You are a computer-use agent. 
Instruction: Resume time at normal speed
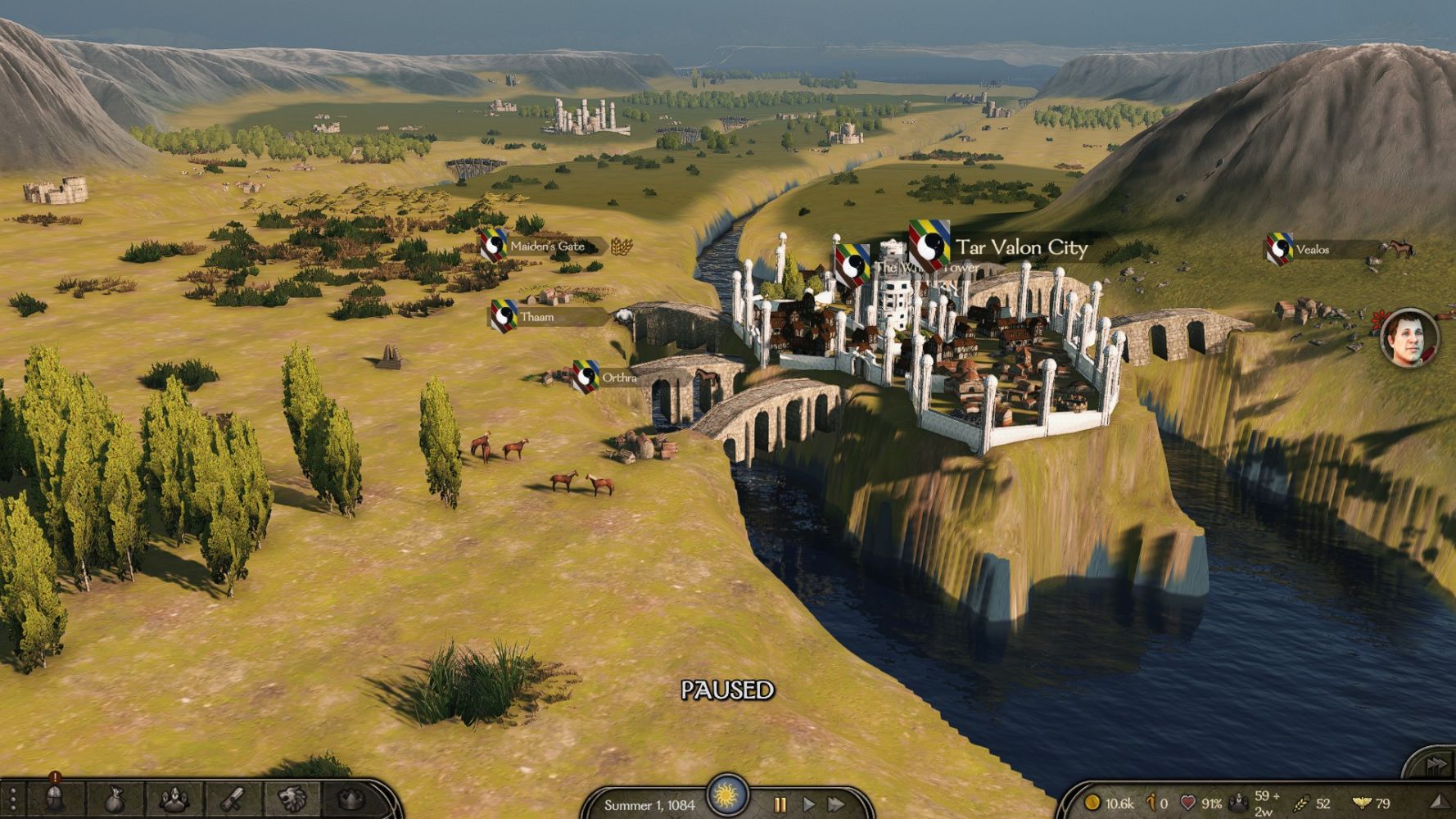pos(808,804)
